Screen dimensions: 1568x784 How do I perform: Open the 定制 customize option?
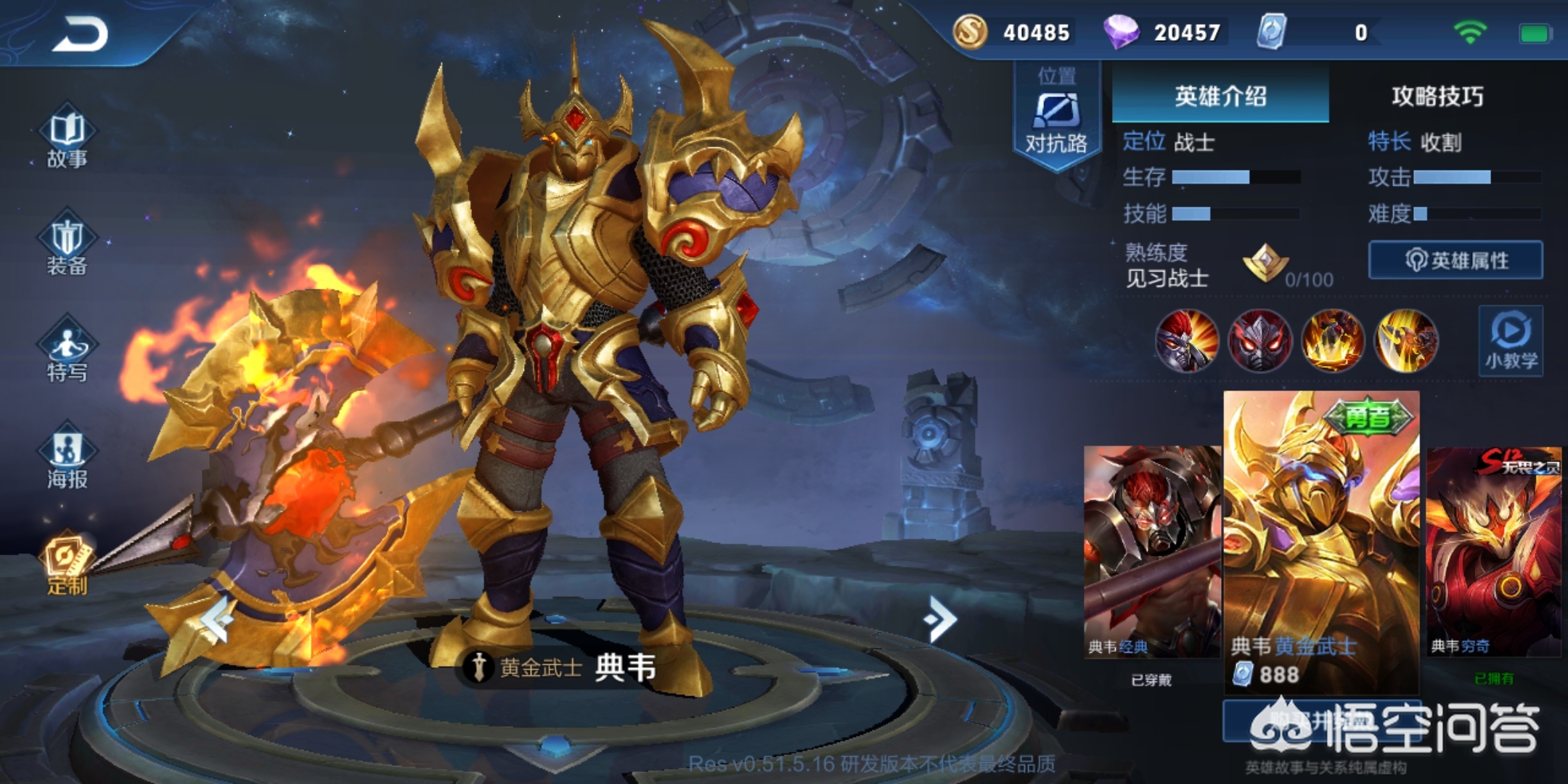point(67,564)
